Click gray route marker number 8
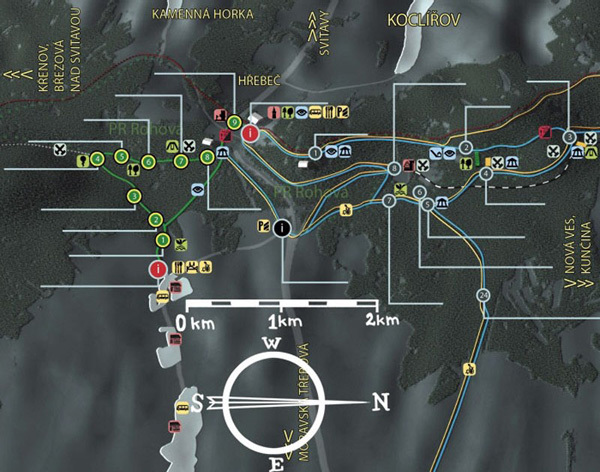Screen dimensions: 600x472 (x=395, y=168)
